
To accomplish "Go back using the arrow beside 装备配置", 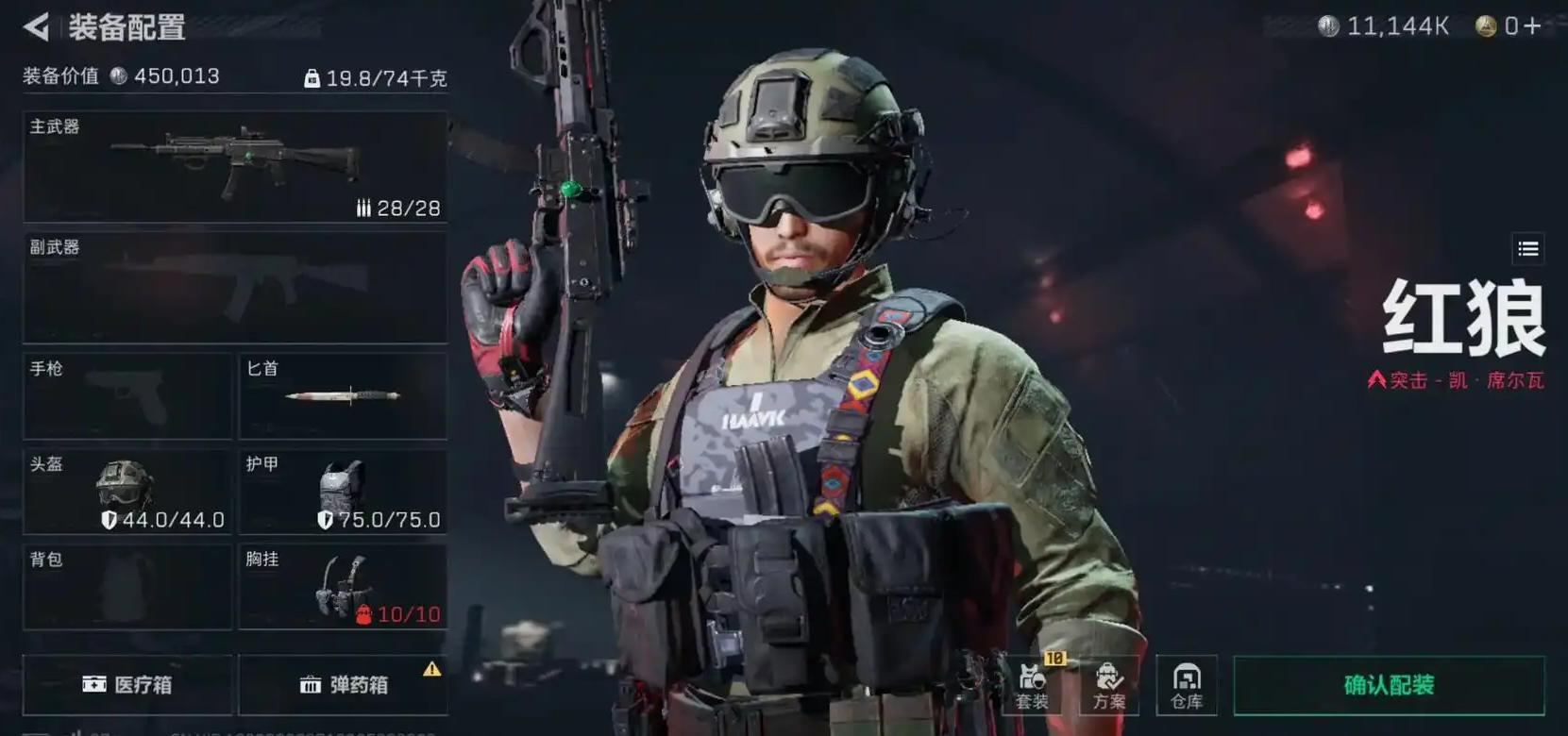I will (x=36, y=26).
